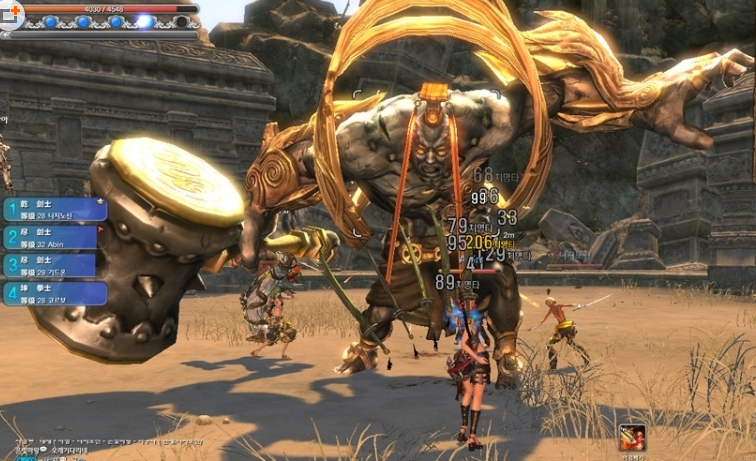Open the chat tabs above the chat box
The height and width of the screenshot is (461, 756).
(x=80, y=440)
